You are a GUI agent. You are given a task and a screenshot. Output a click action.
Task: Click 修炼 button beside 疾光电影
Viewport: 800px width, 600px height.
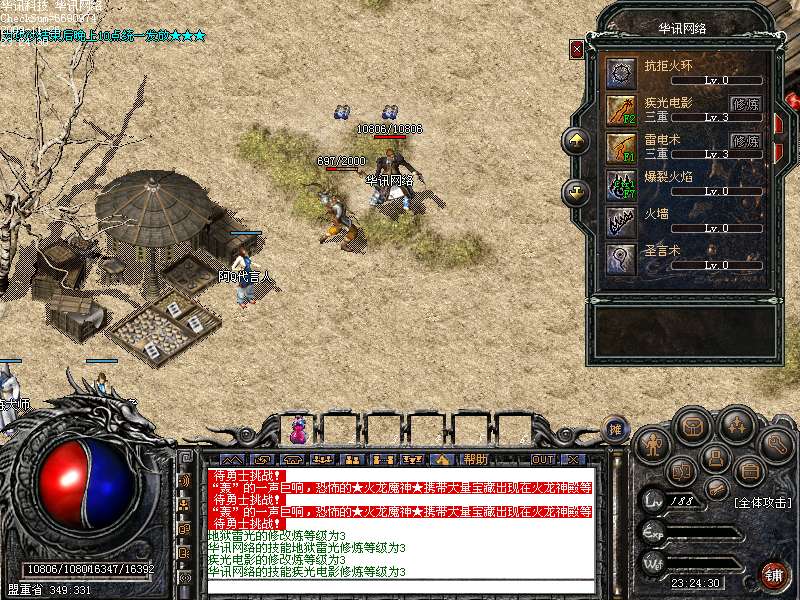[x=746, y=103]
